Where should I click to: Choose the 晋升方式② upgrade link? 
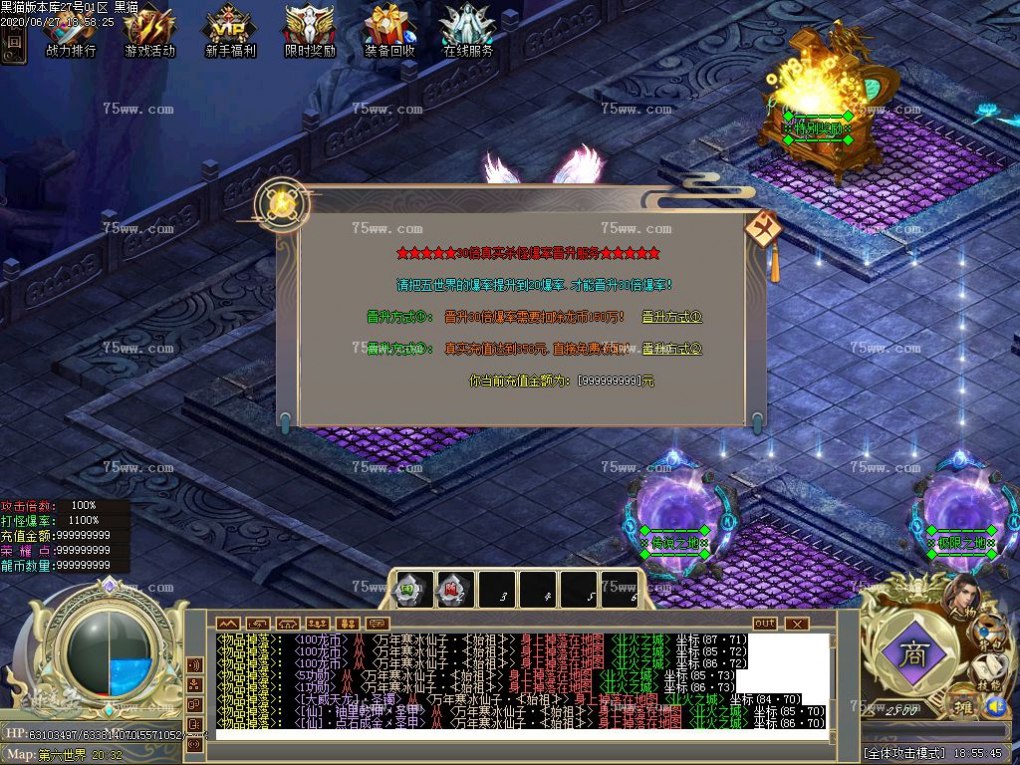tap(672, 349)
